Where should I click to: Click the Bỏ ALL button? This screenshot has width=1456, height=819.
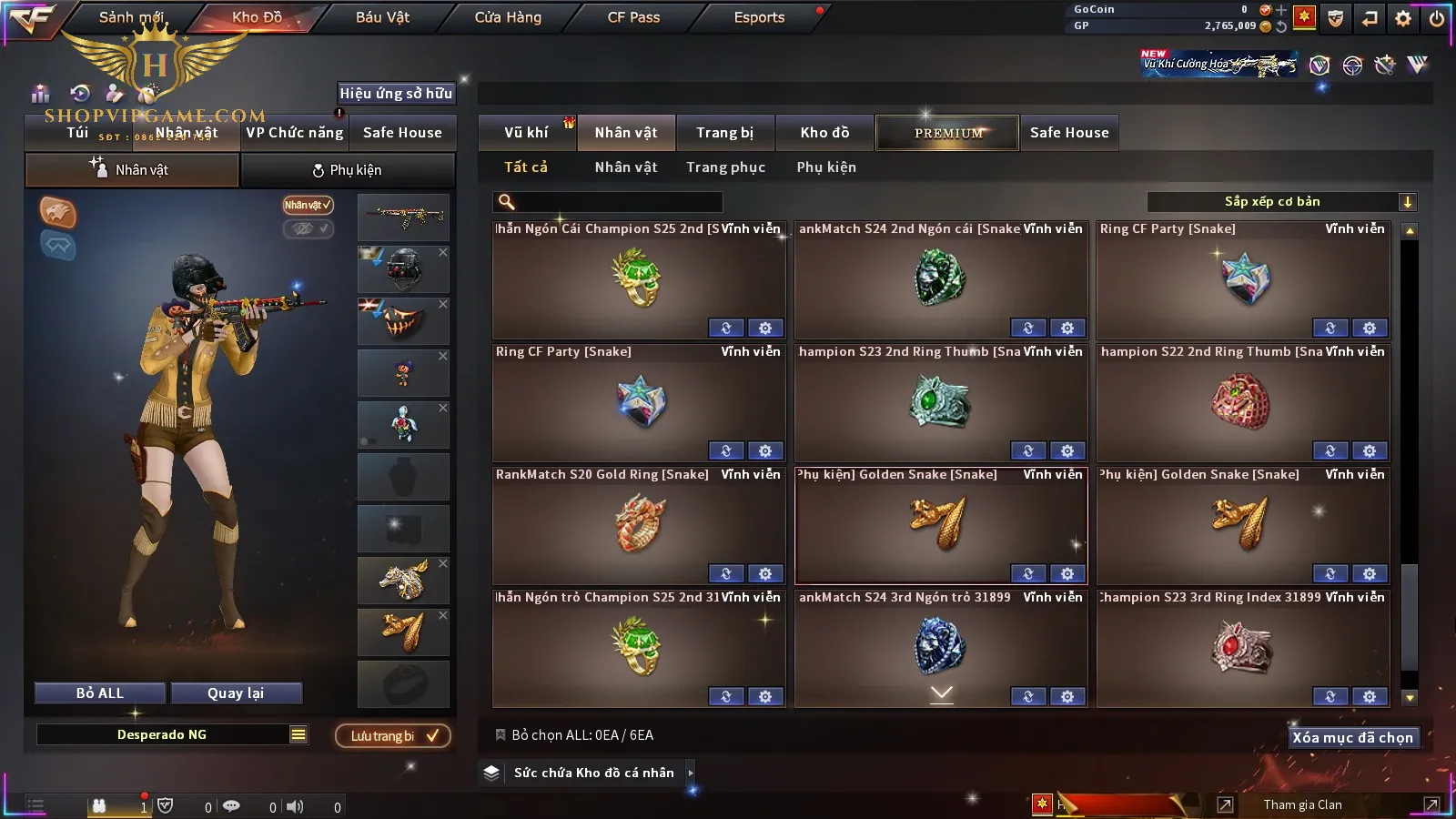coord(100,693)
